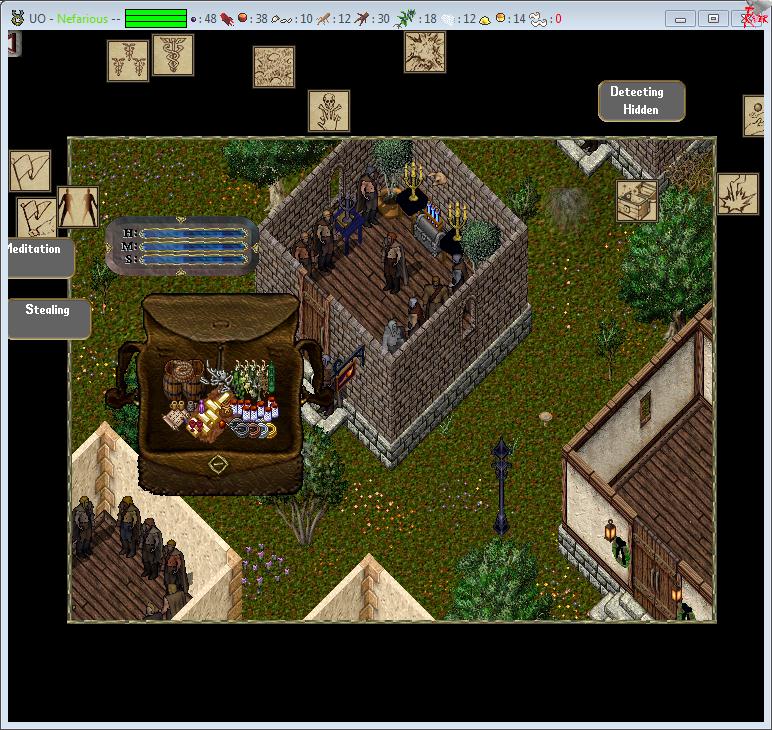The image size is (772, 730).
Task: Minimize the UO game window
Action: pyautogui.click(x=682, y=18)
